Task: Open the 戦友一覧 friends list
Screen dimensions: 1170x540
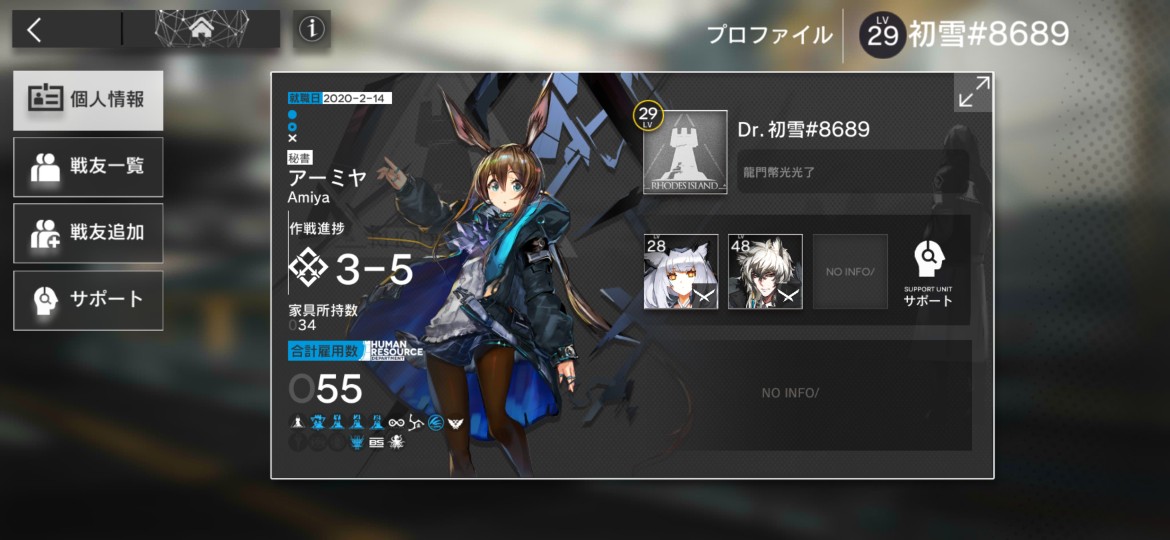Action: (88, 166)
